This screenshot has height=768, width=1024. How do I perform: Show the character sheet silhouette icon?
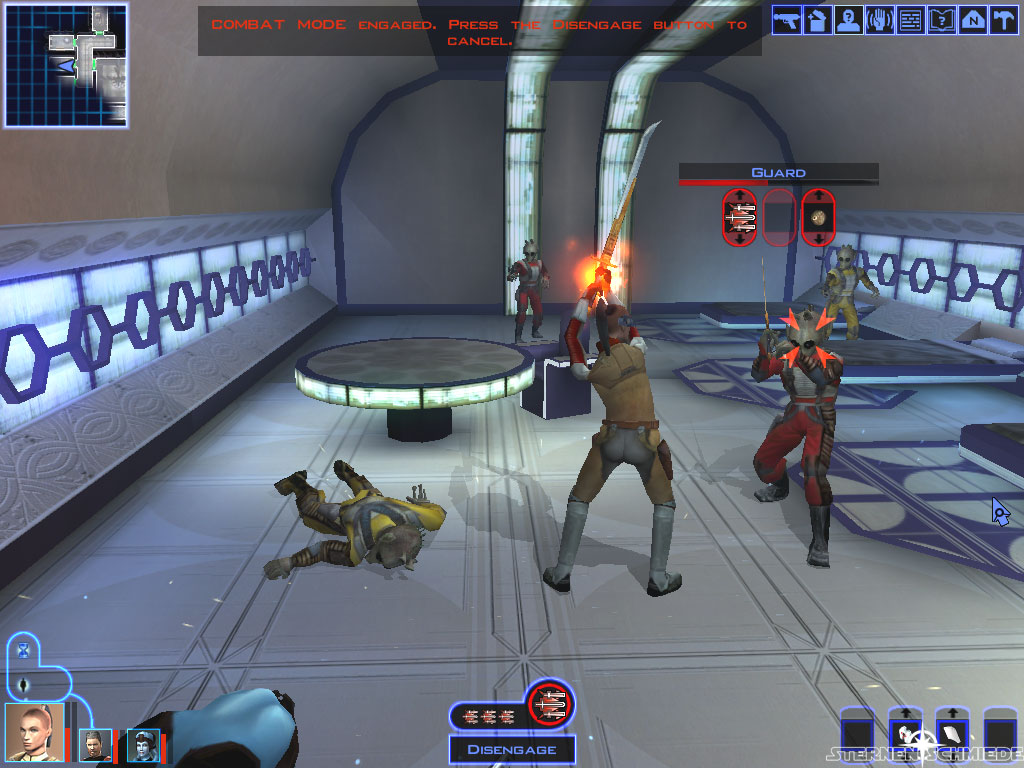849,20
